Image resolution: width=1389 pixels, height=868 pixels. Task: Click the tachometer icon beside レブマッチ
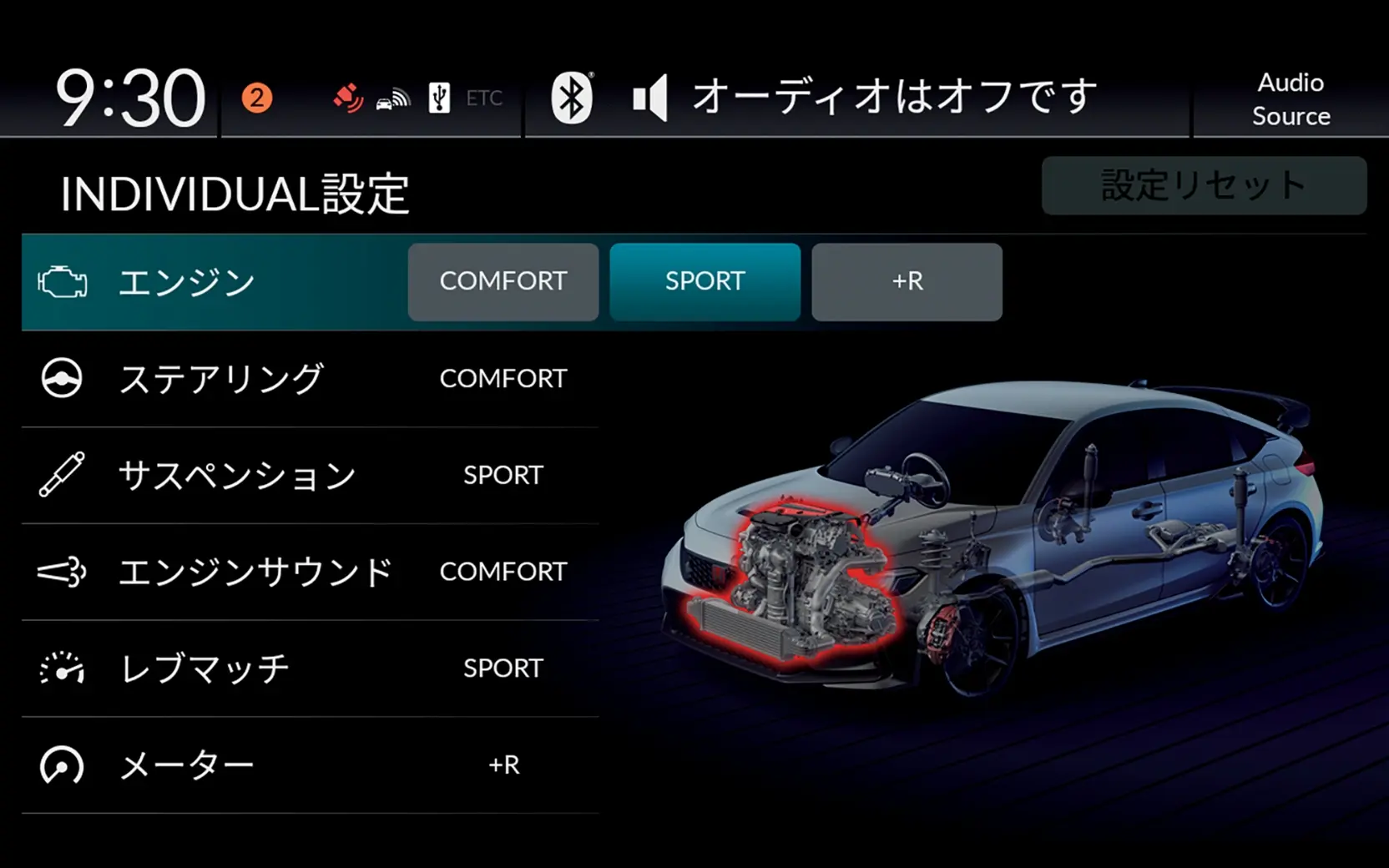[x=62, y=668]
